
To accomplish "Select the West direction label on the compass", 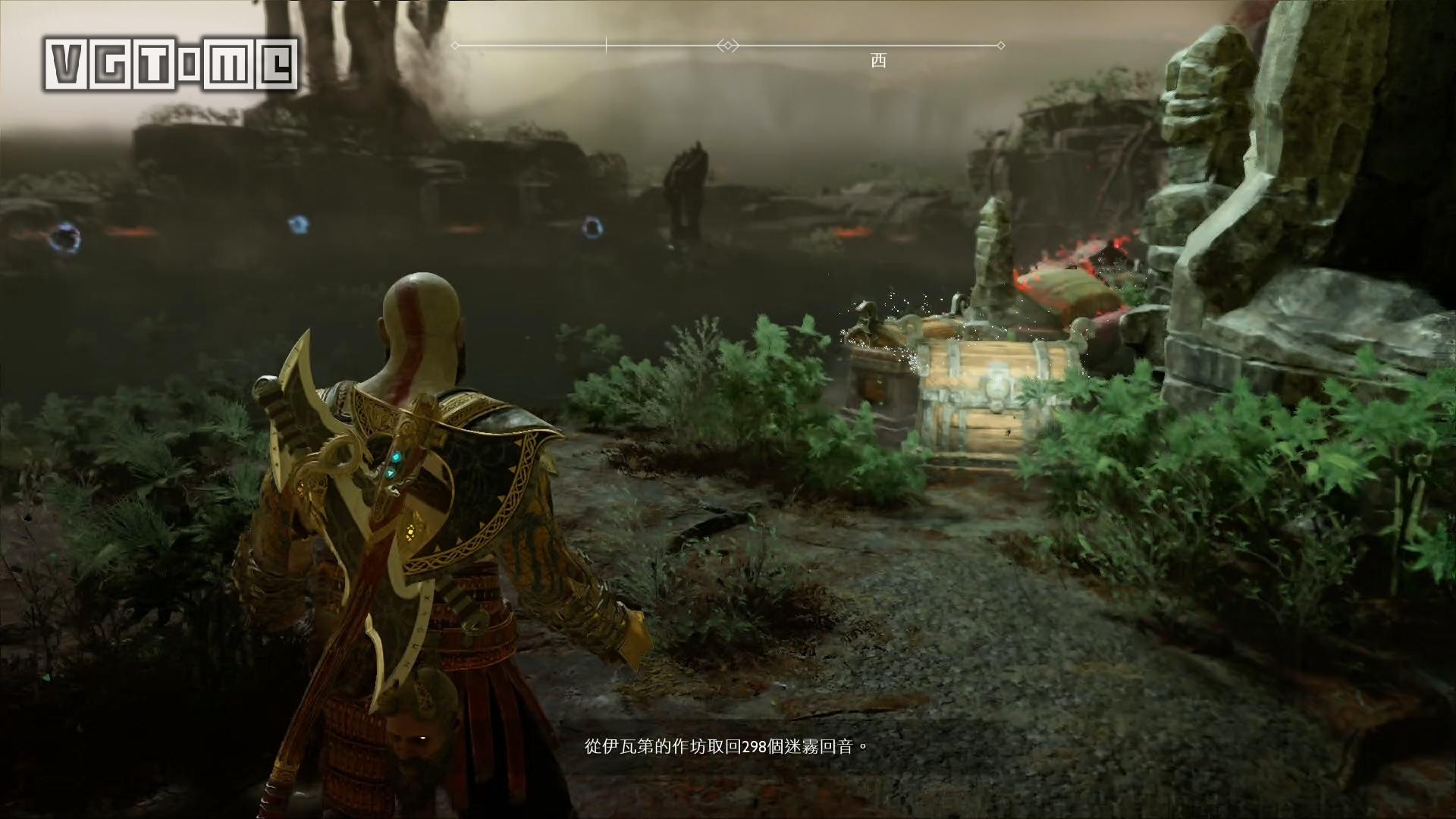I will click(x=878, y=61).
